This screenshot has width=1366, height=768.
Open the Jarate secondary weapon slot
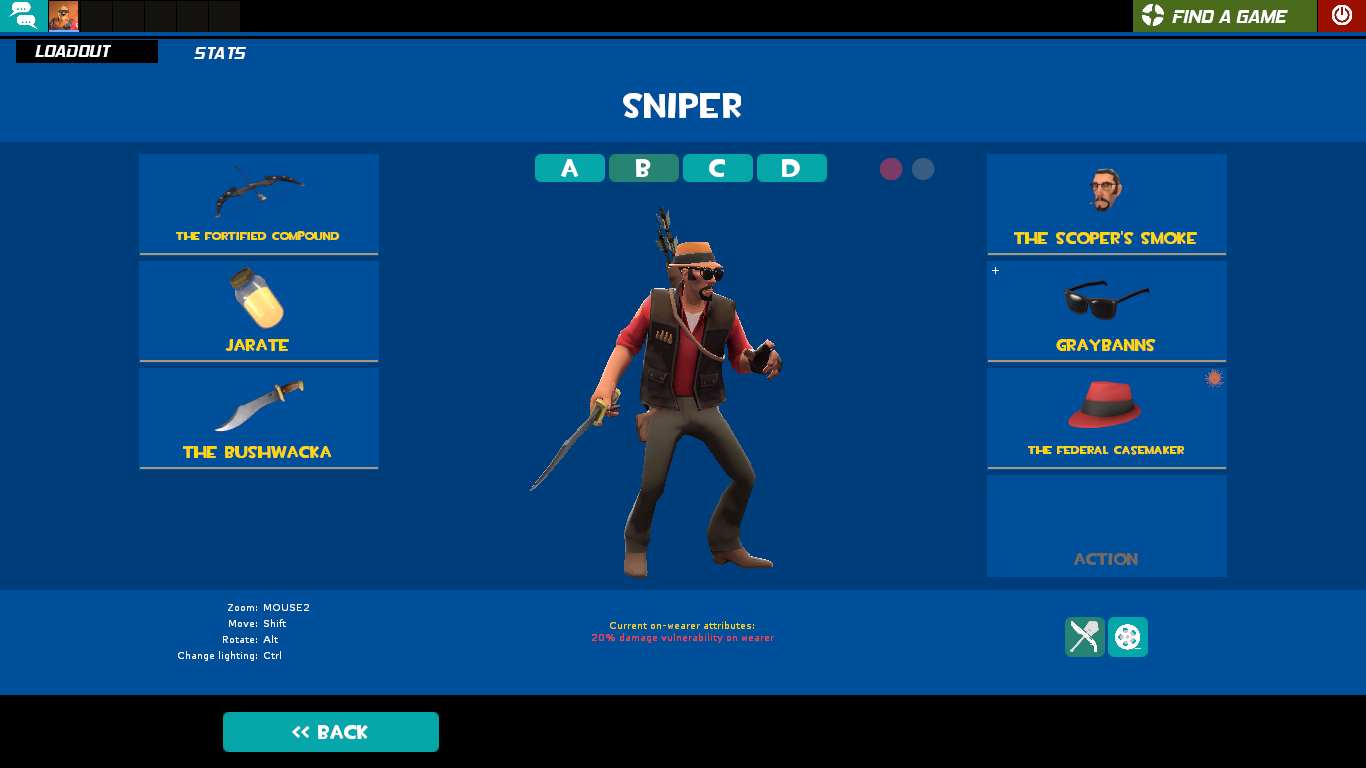[258, 310]
